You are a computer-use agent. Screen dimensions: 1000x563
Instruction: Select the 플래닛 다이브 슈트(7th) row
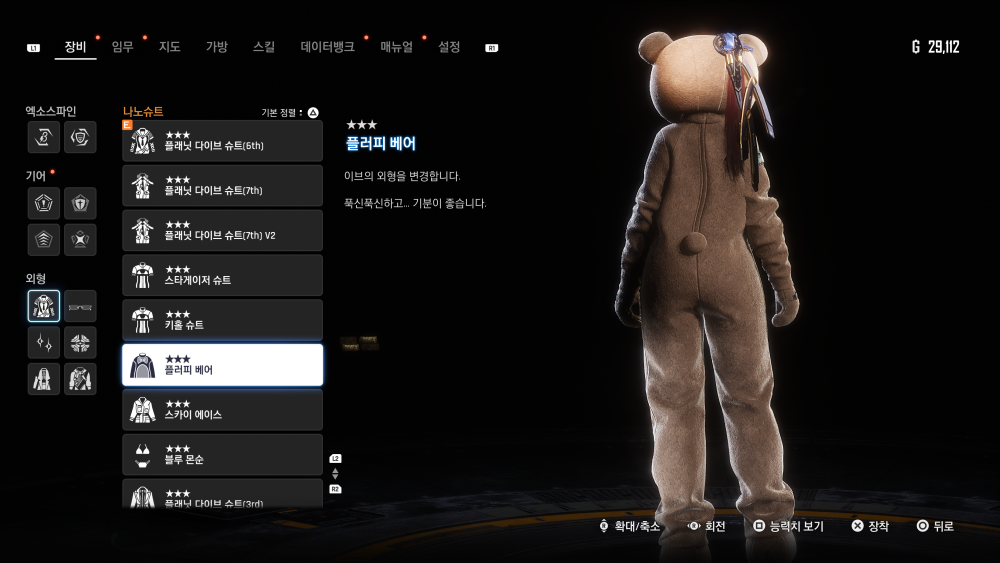coord(222,186)
